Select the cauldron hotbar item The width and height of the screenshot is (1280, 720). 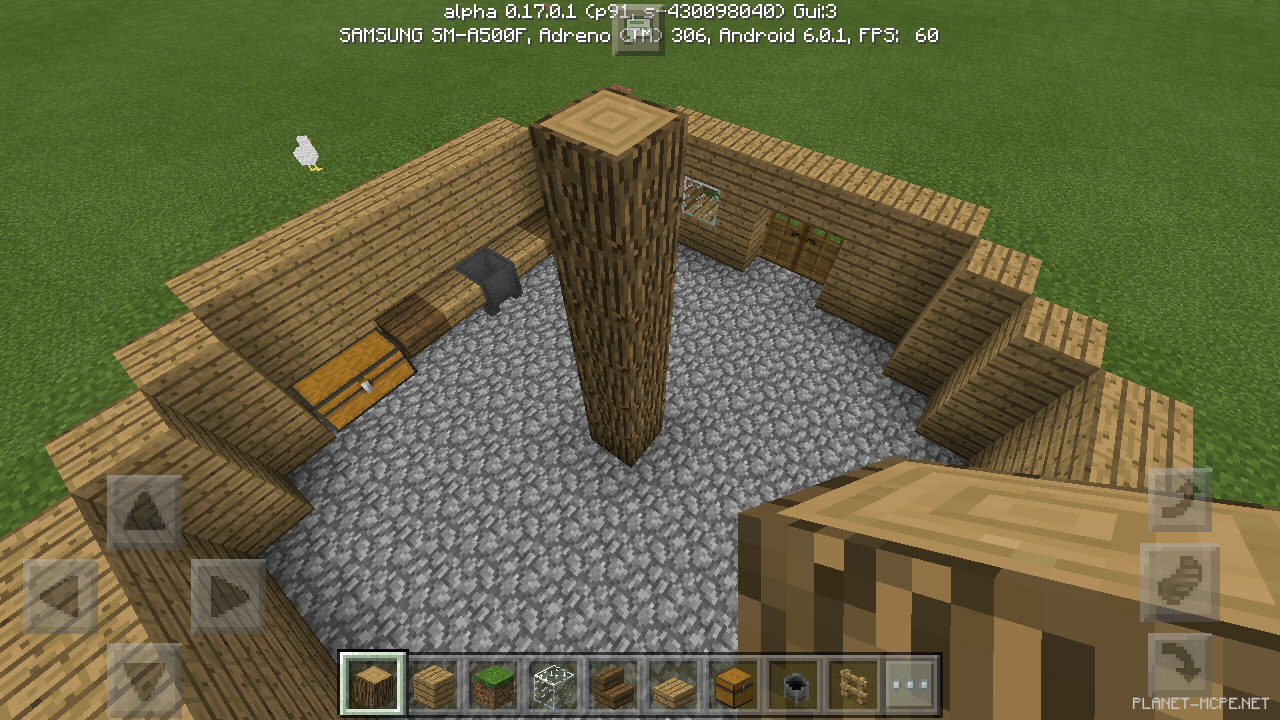pyautogui.click(x=791, y=683)
